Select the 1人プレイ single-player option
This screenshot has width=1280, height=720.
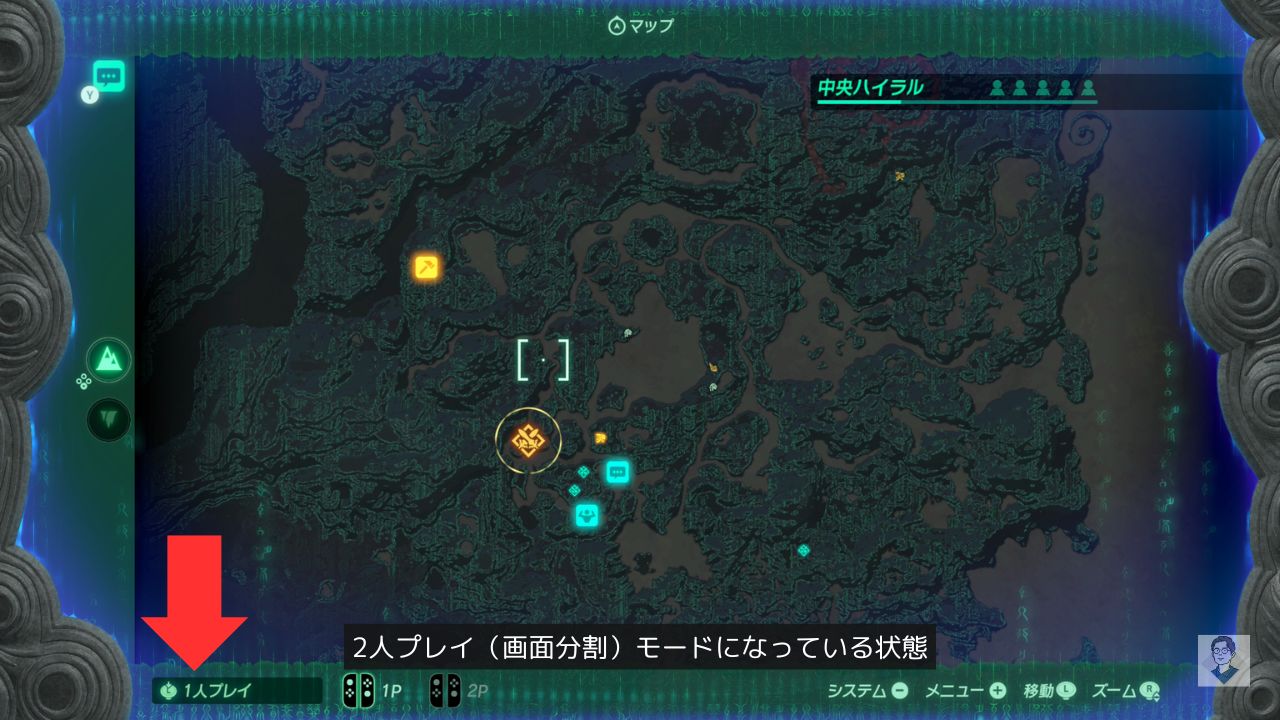point(218,690)
